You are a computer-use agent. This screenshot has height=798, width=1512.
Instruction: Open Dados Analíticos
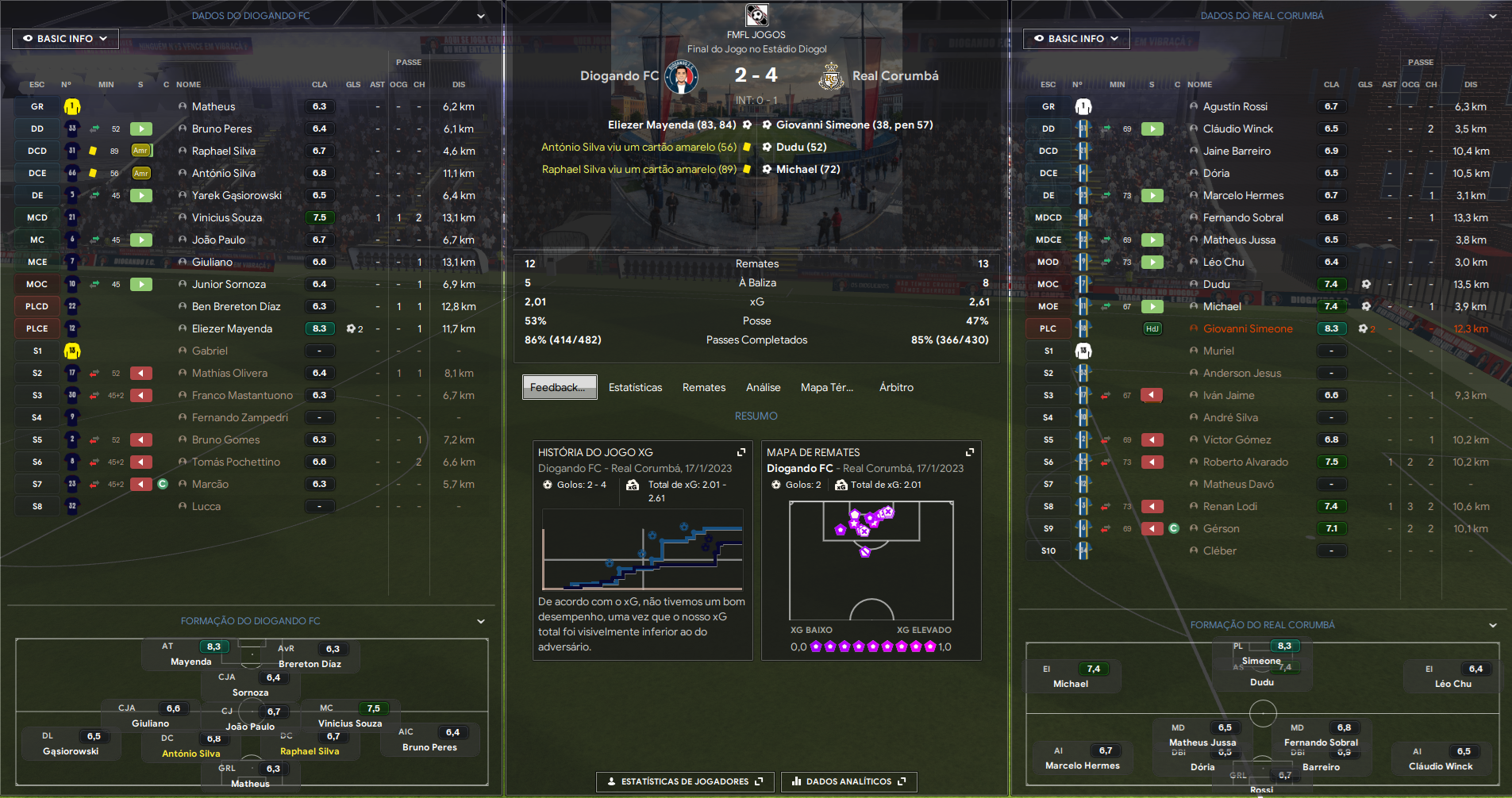coord(848,781)
